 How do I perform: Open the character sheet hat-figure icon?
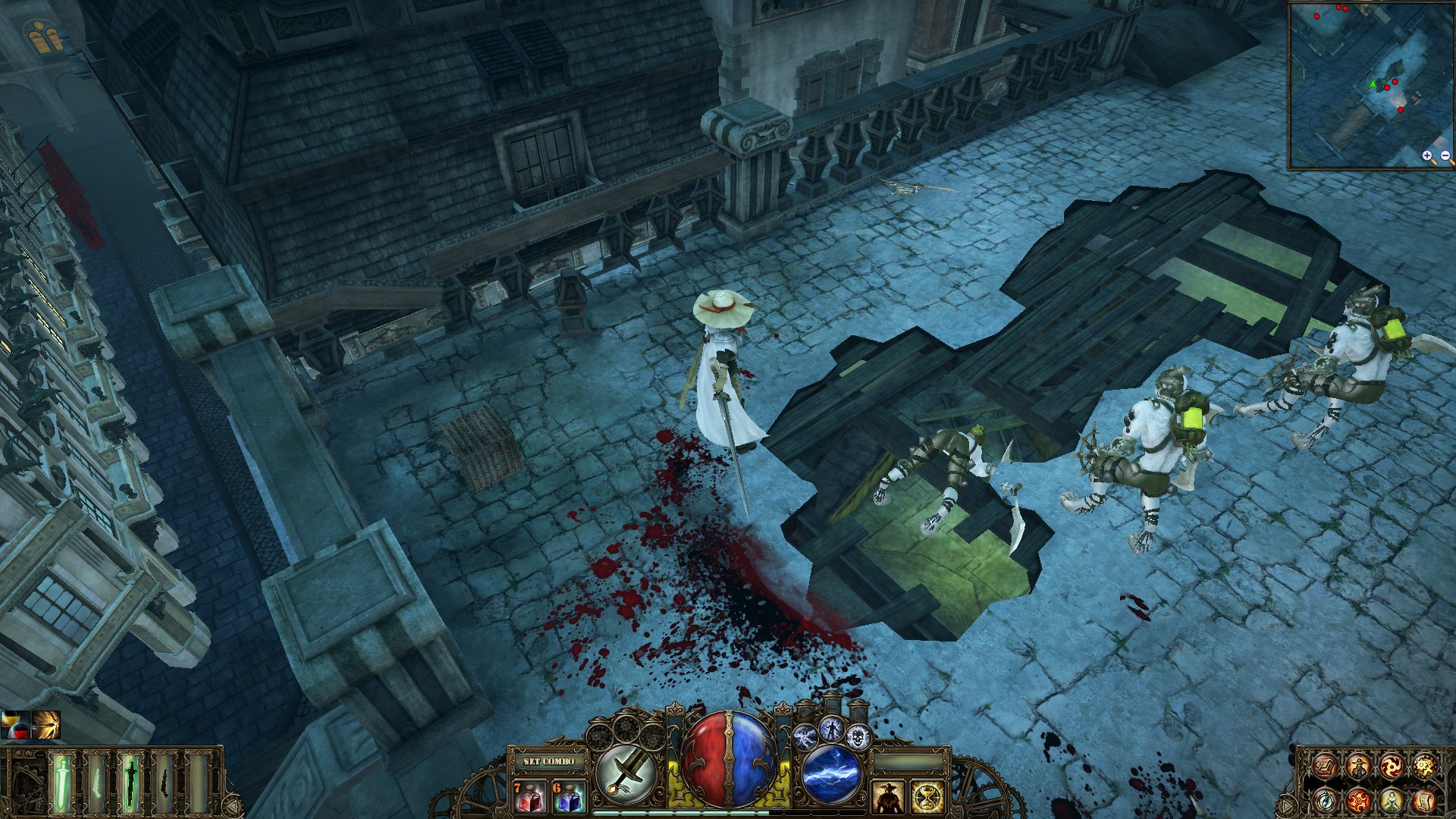[1358, 767]
